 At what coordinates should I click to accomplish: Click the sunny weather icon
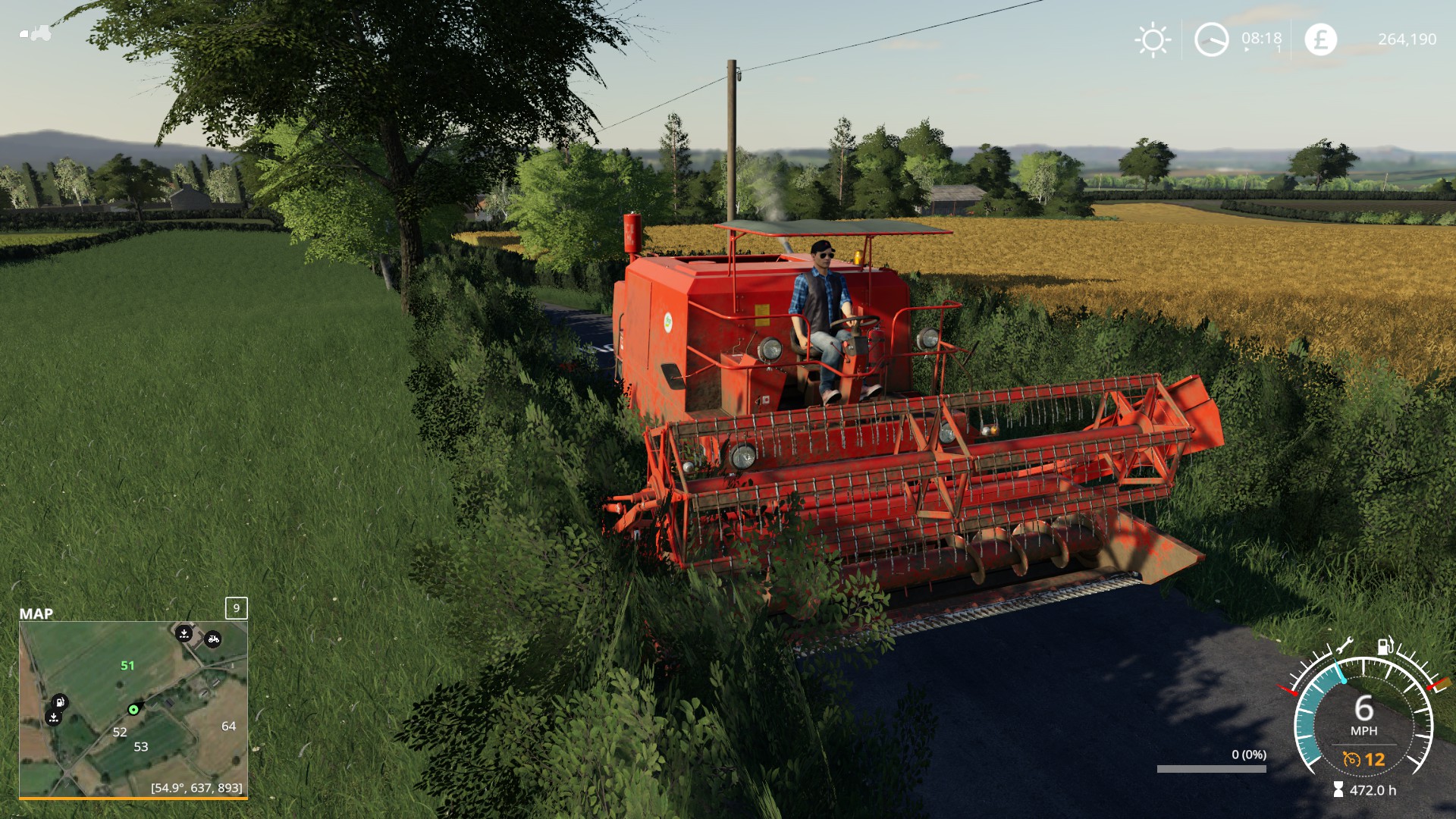click(x=1153, y=39)
